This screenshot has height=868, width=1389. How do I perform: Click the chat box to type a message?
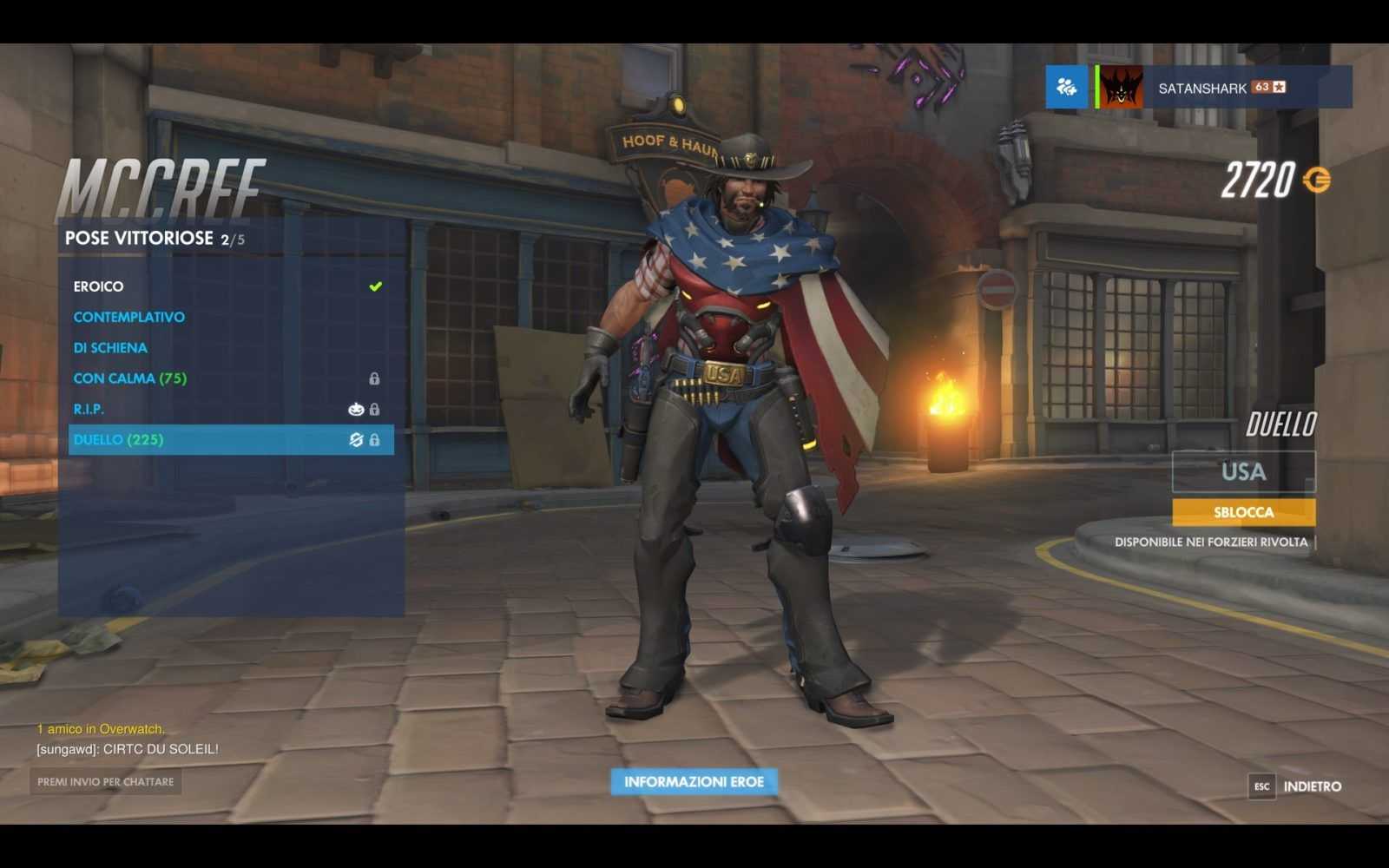click(x=106, y=782)
